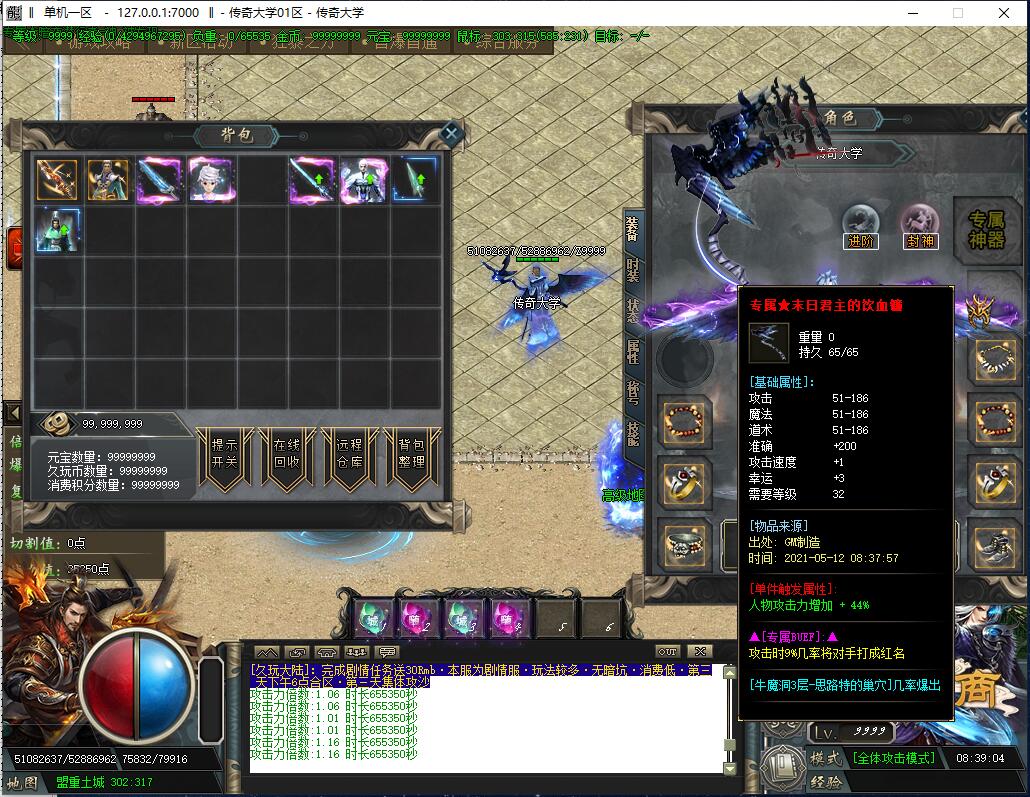Select the green-robed costume item in the bag
Image resolution: width=1030 pixels, height=797 pixels.
(x=57, y=230)
